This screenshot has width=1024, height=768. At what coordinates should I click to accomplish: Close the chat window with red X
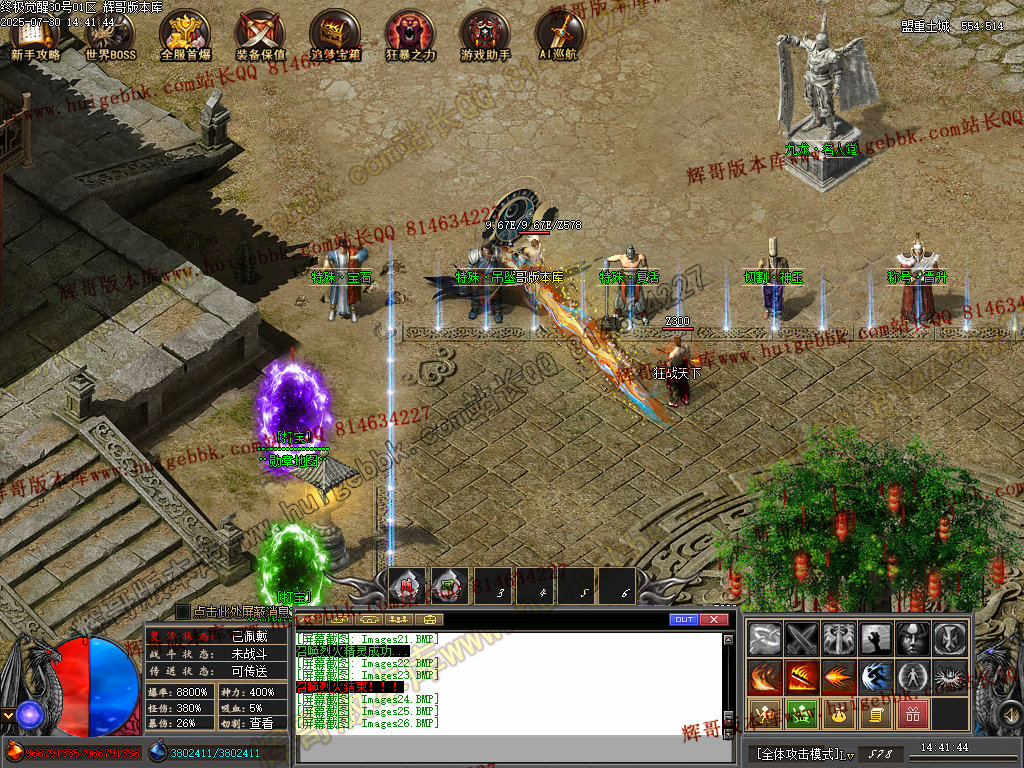coord(713,620)
